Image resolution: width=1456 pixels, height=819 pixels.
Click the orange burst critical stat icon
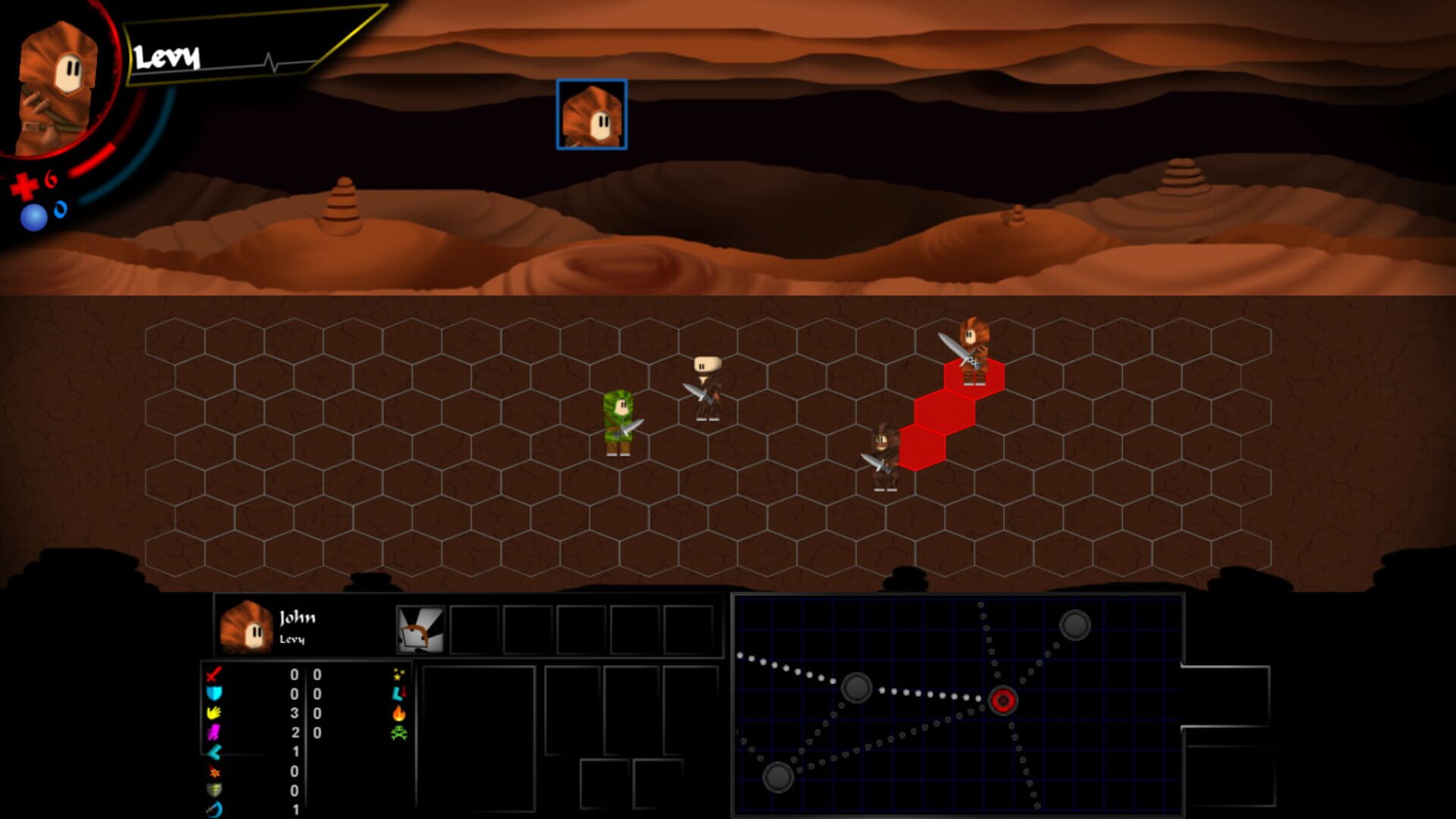(x=214, y=772)
